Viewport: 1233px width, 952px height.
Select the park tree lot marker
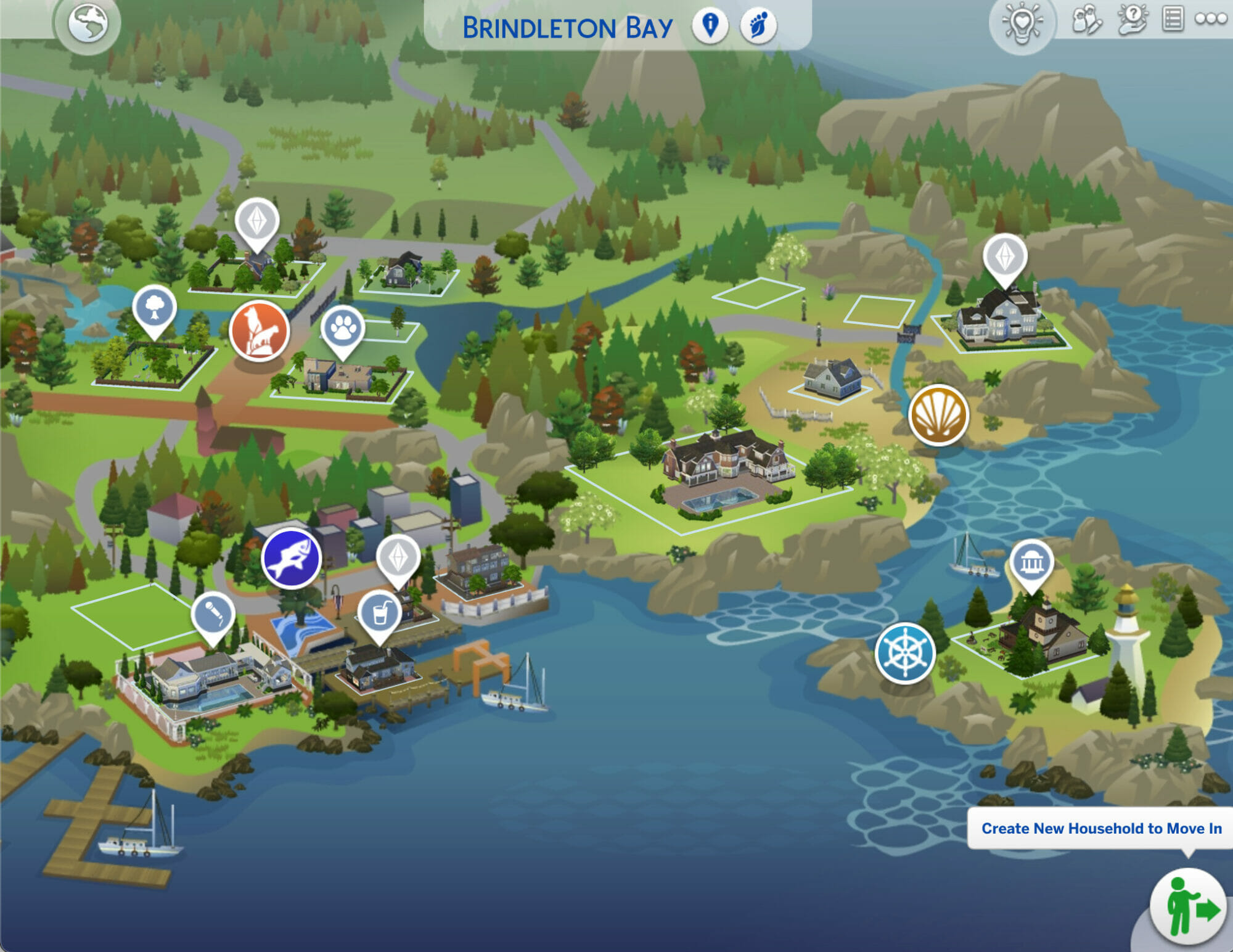(154, 307)
